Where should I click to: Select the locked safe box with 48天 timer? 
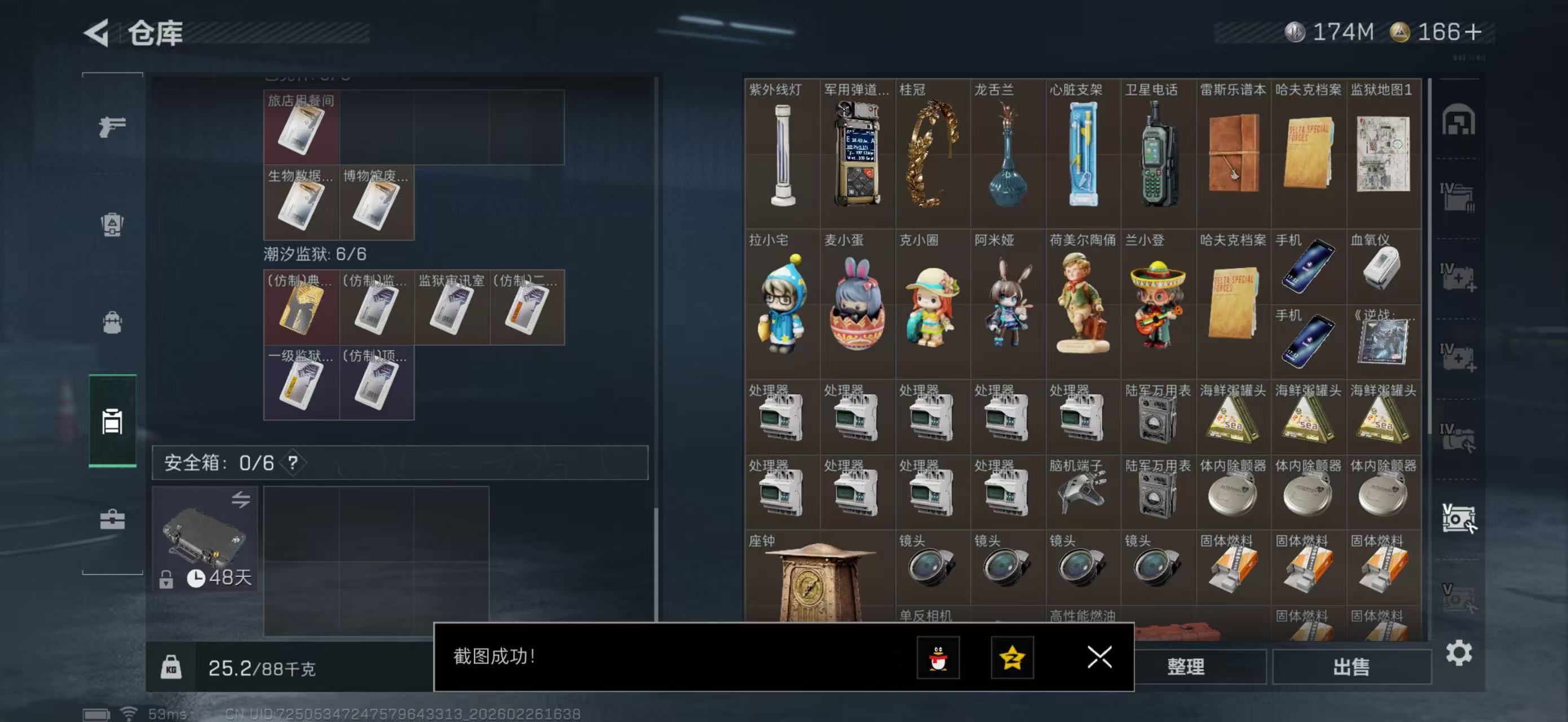206,539
